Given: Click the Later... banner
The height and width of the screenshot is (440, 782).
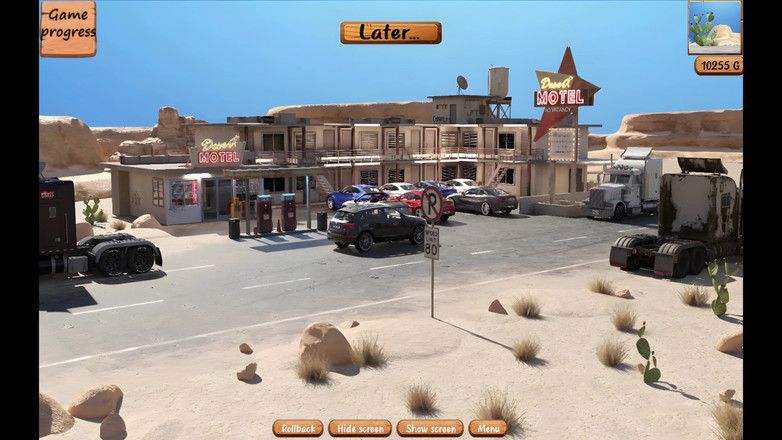Looking at the screenshot, I should pyautogui.click(x=390, y=32).
